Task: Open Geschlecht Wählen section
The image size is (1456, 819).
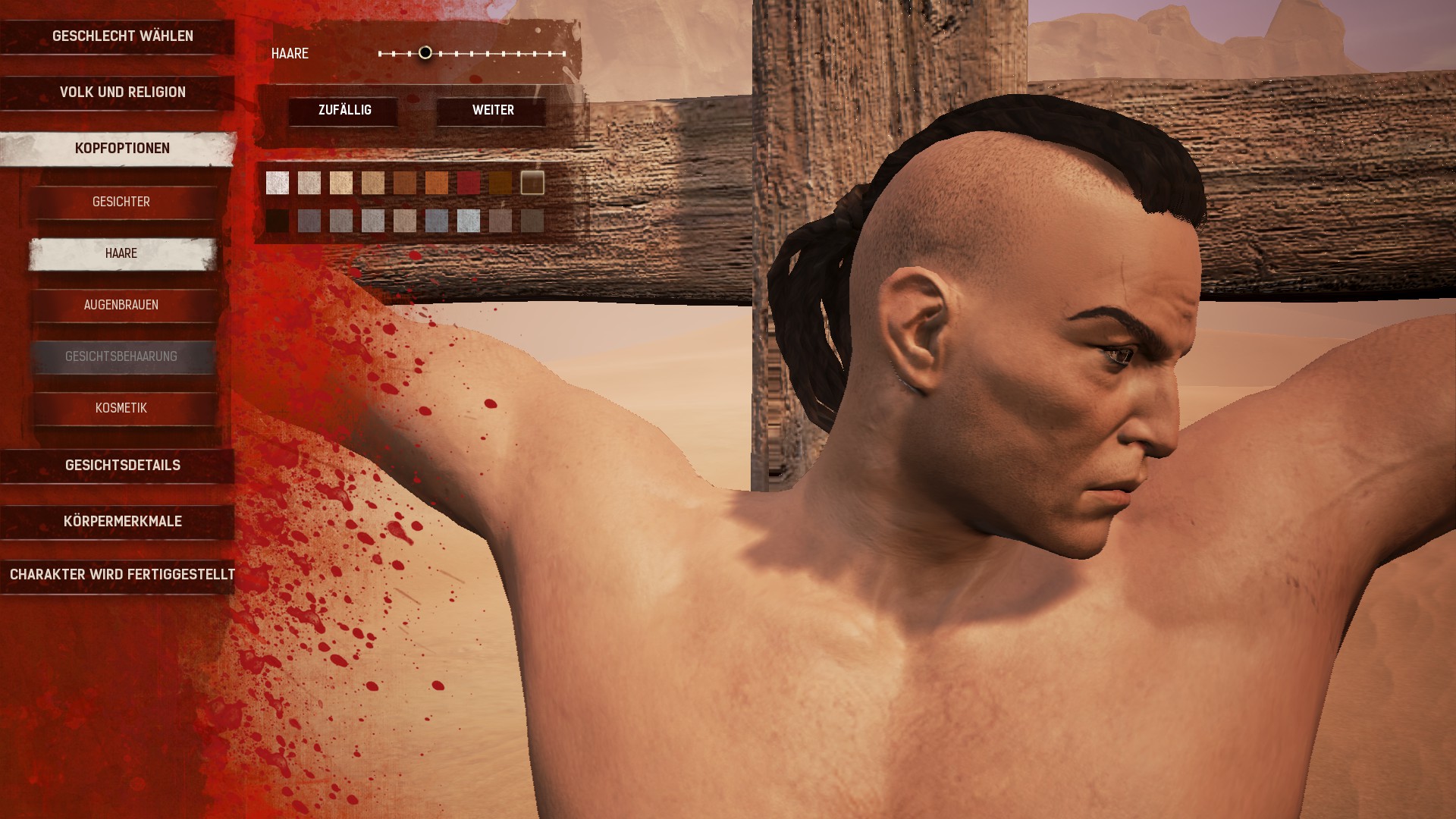Action: point(122,36)
